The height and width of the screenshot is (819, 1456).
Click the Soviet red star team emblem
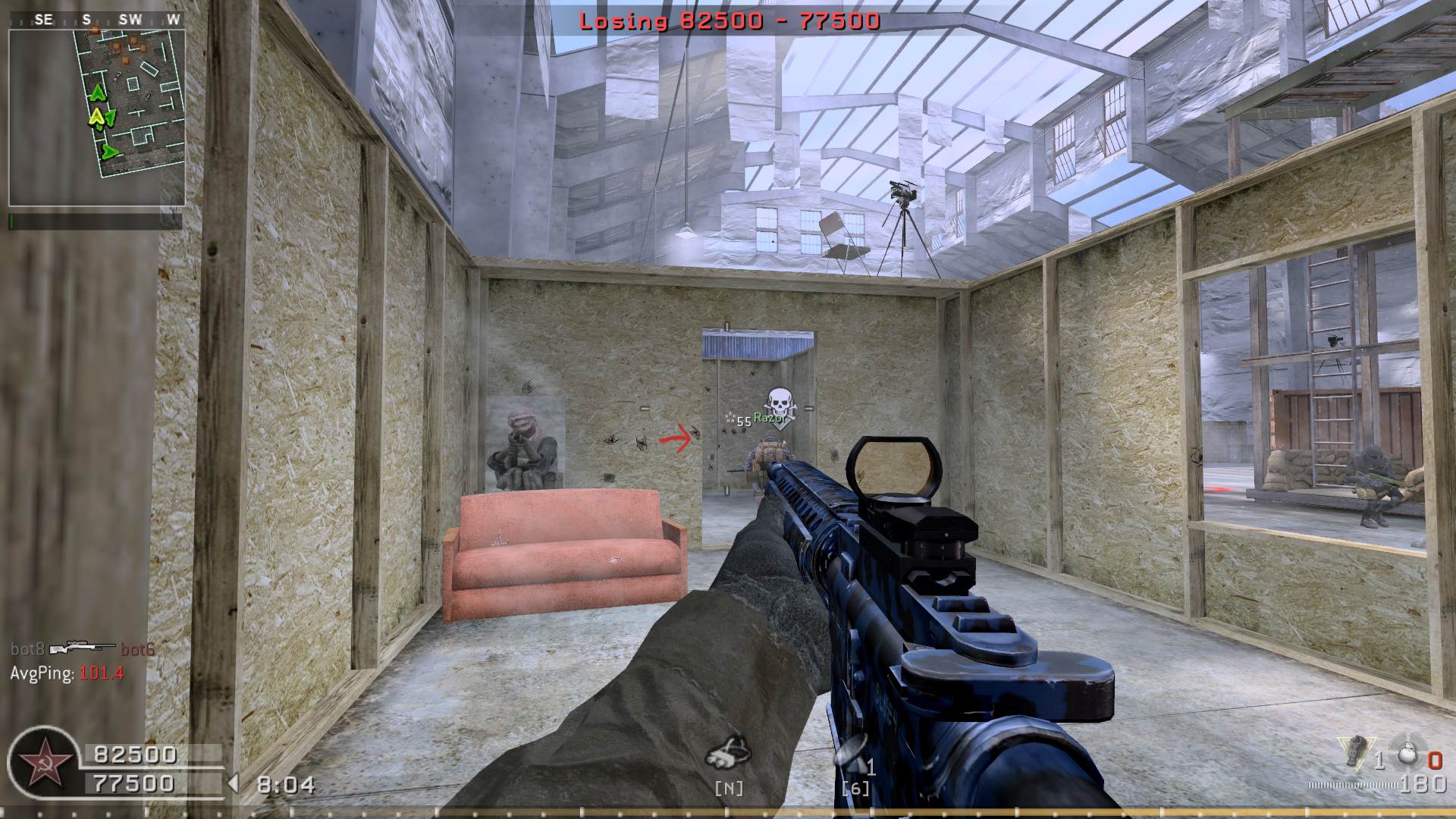pyautogui.click(x=41, y=763)
